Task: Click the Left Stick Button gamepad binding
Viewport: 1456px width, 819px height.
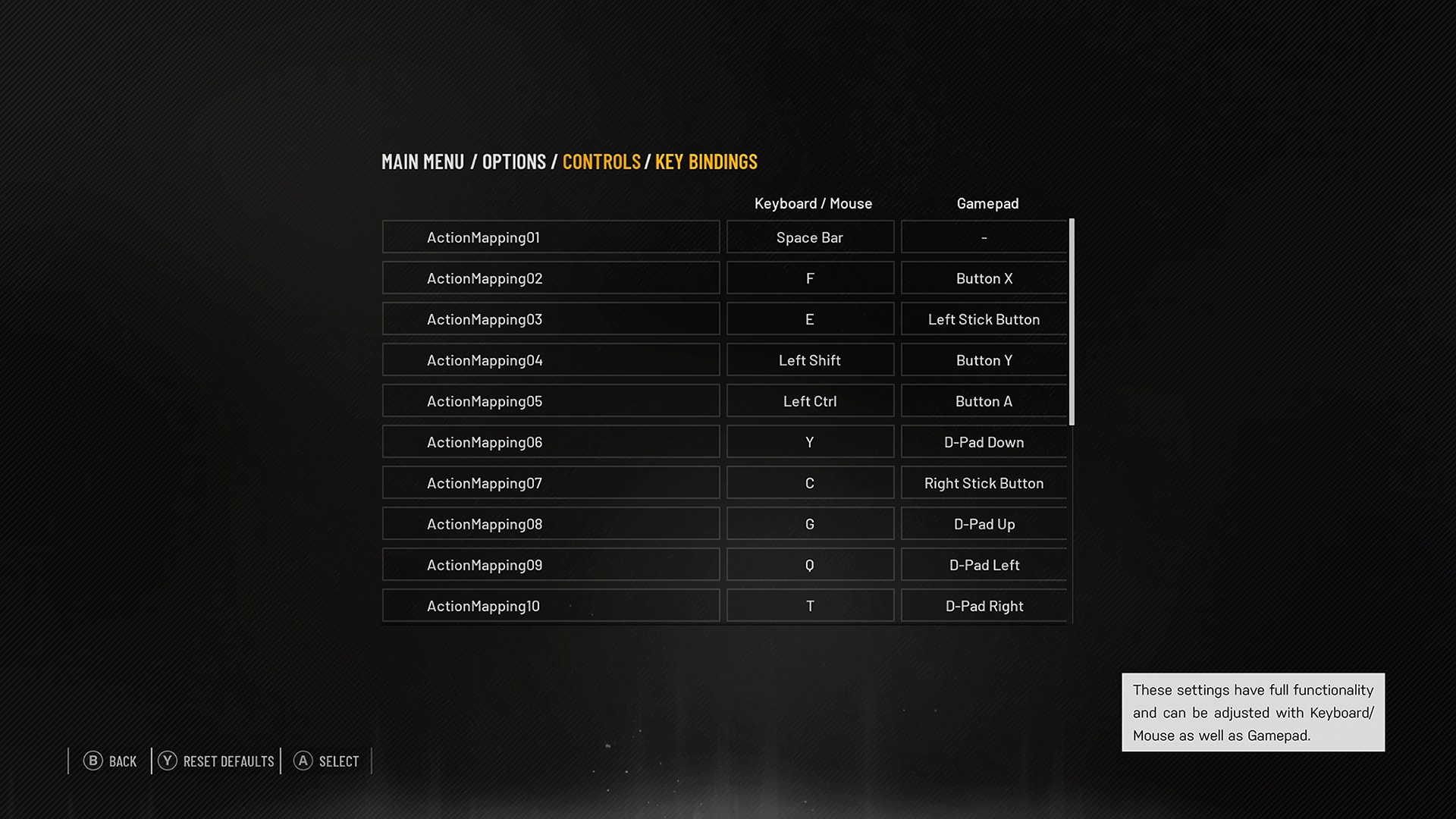Action: coord(984,318)
